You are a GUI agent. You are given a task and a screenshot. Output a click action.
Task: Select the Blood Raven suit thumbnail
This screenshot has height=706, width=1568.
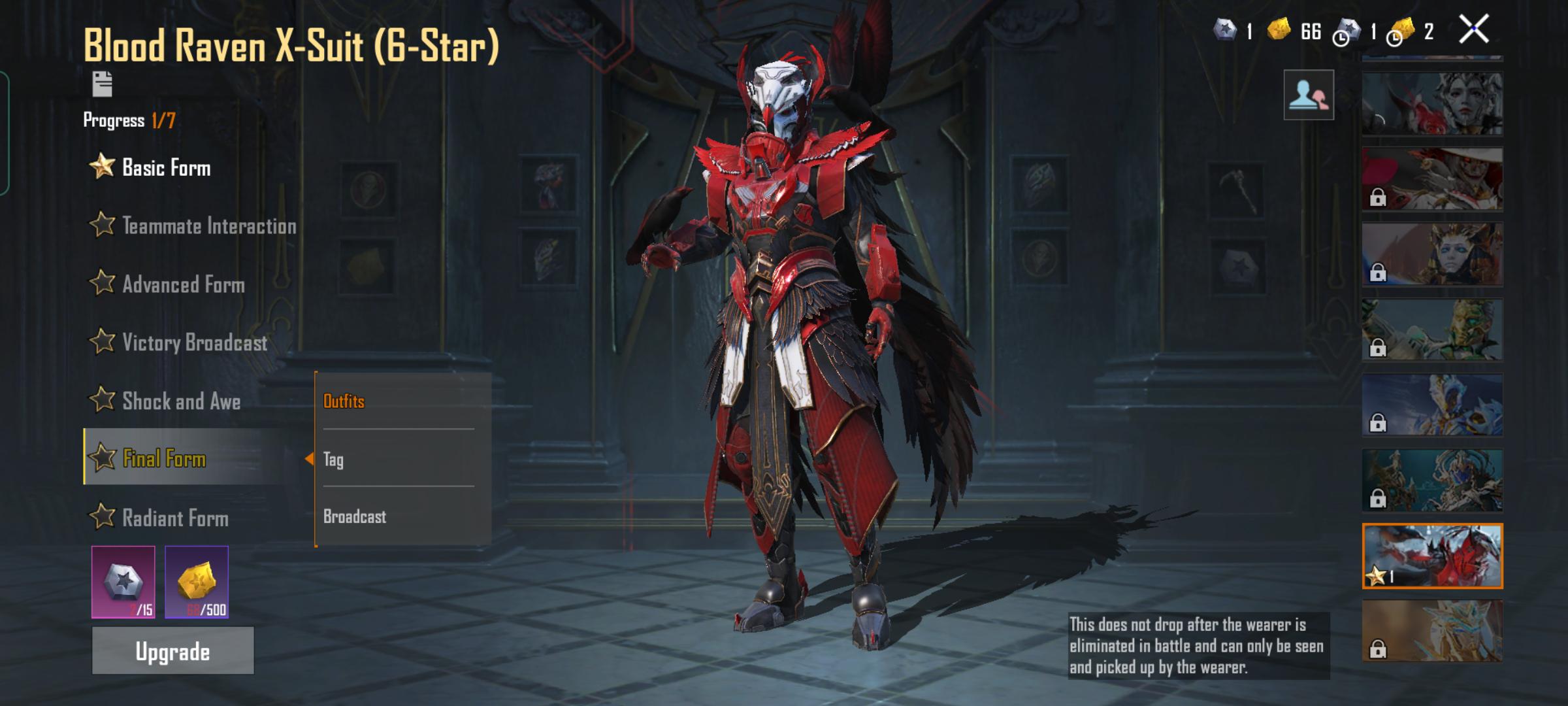coord(1432,556)
